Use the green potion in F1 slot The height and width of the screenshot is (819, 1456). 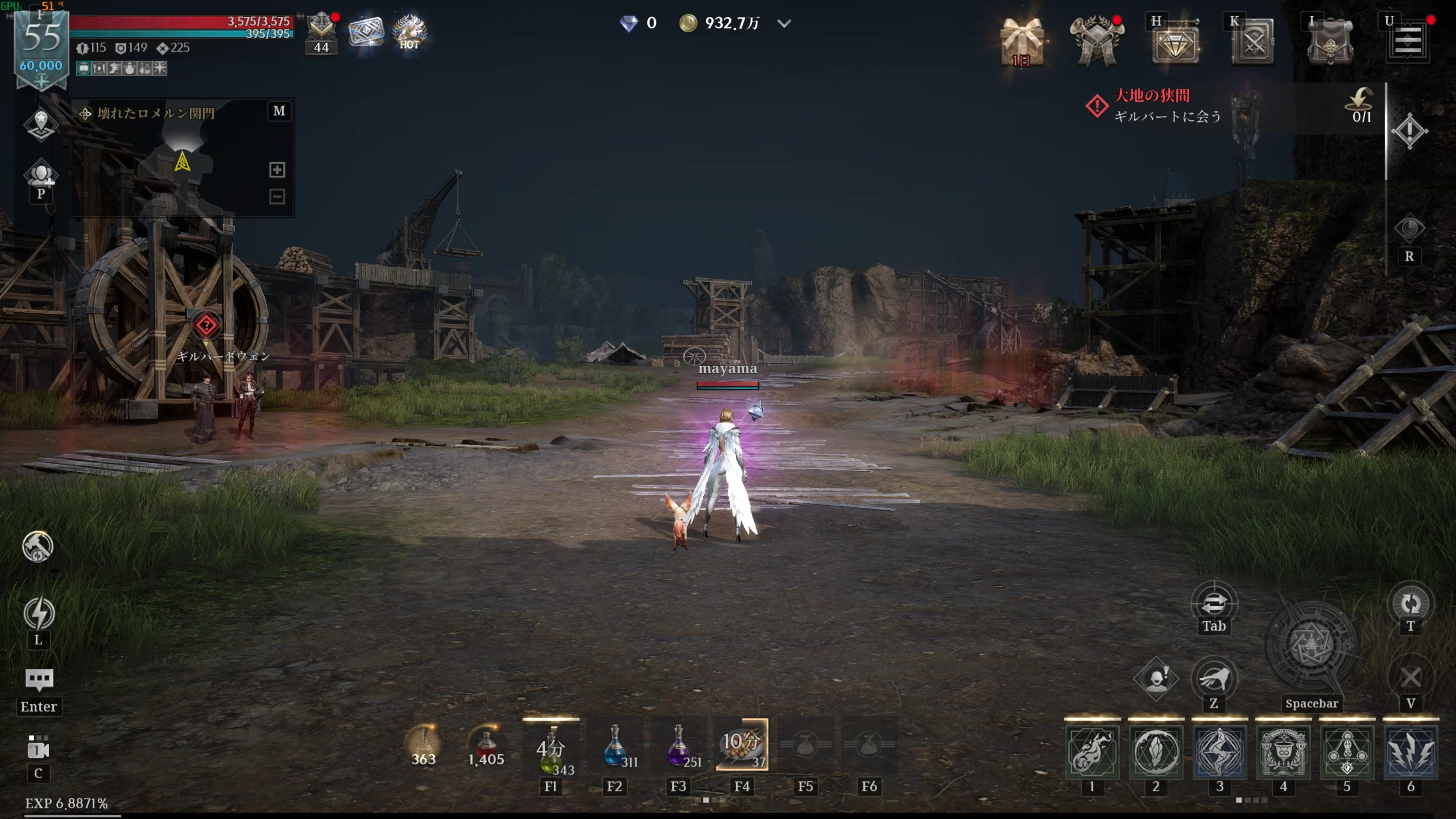[x=551, y=747]
